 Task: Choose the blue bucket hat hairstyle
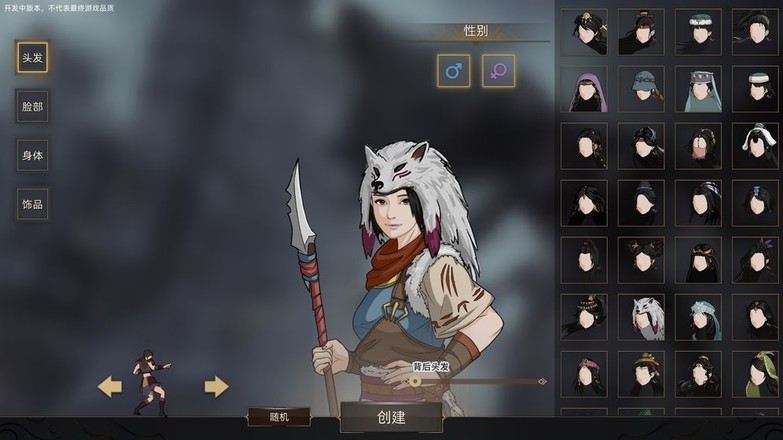point(641,90)
